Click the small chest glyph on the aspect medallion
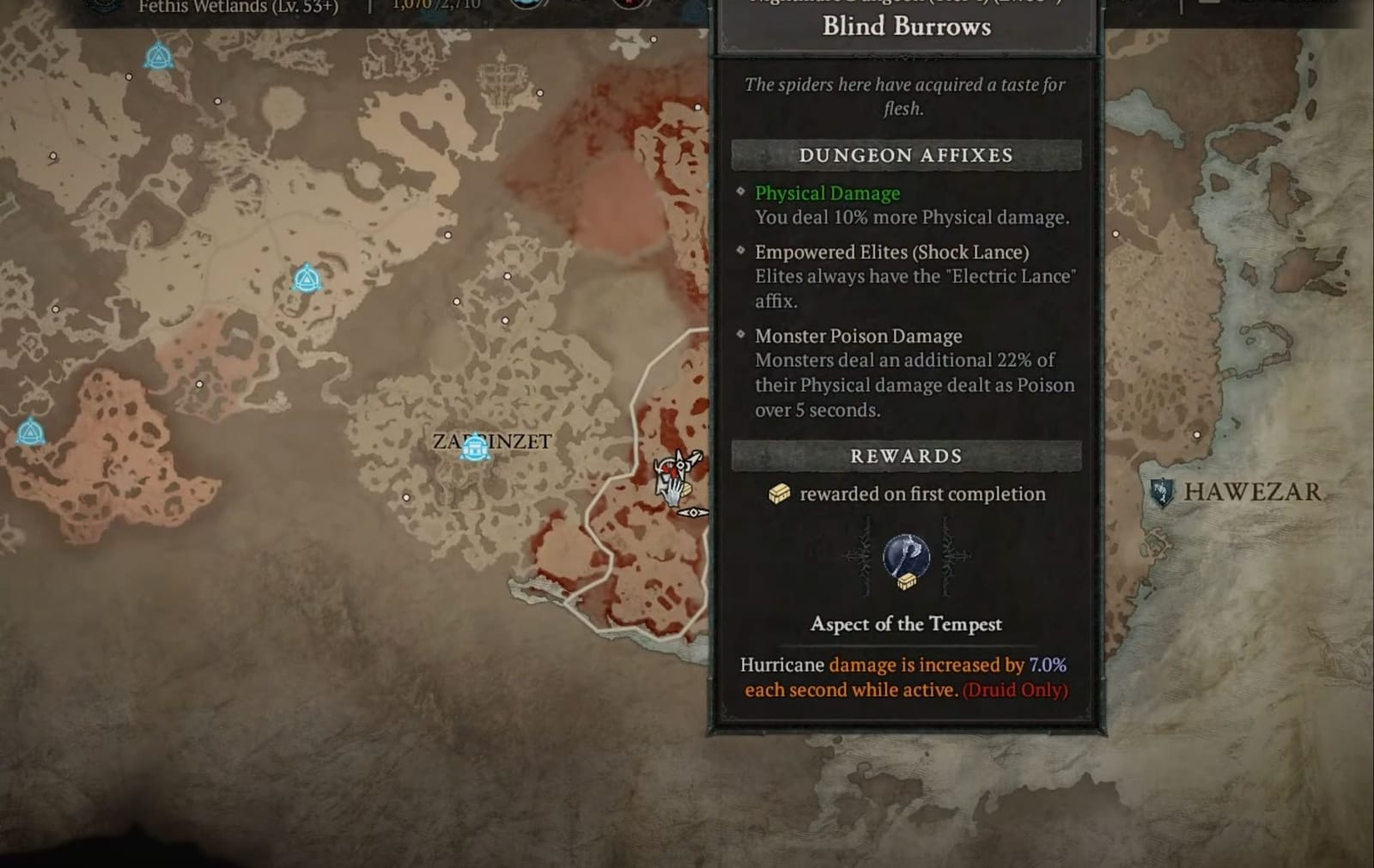 907,581
